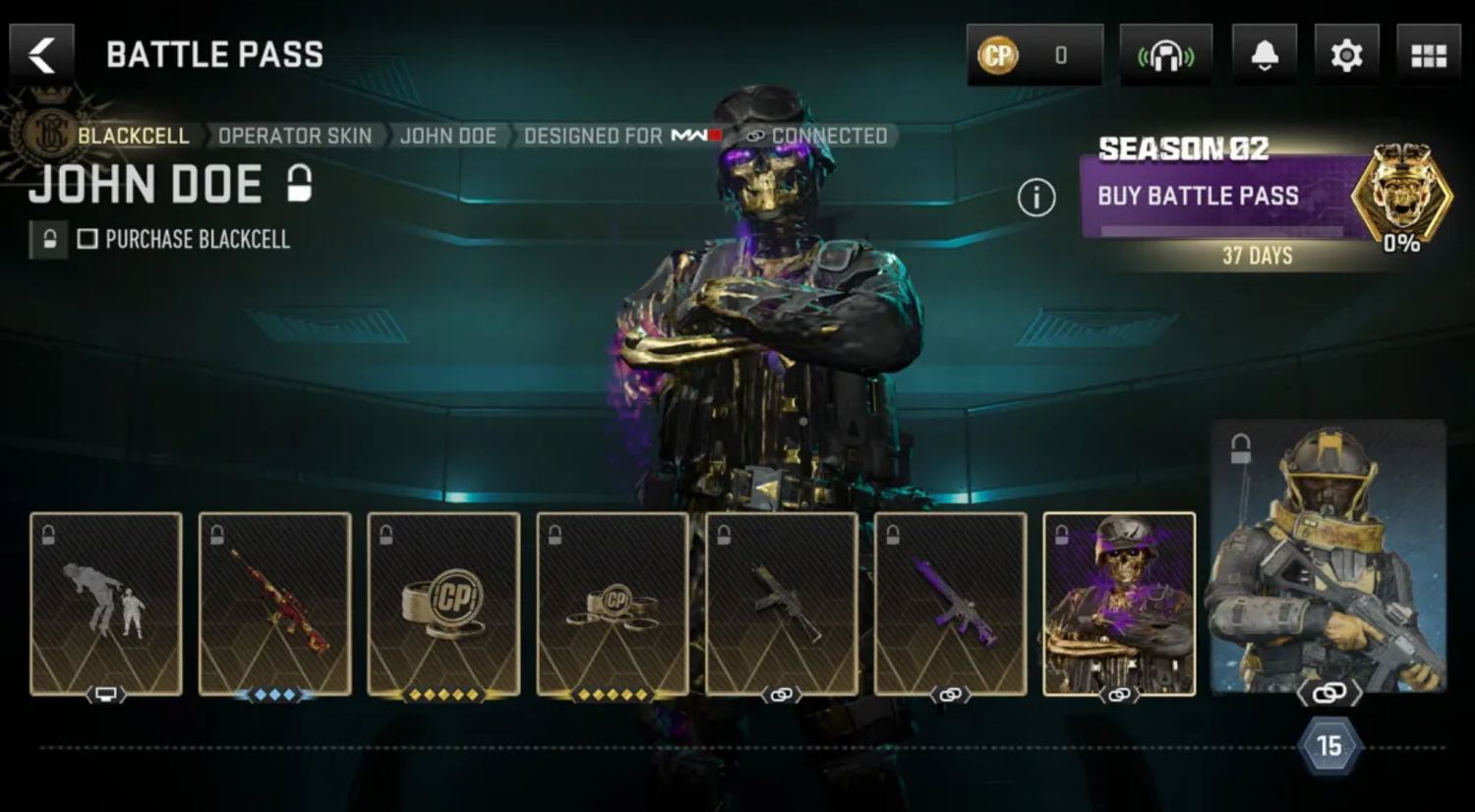Open the headset voice chat settings
The width and height of the screenshot is (1475, 812).
coord(1165,56)
